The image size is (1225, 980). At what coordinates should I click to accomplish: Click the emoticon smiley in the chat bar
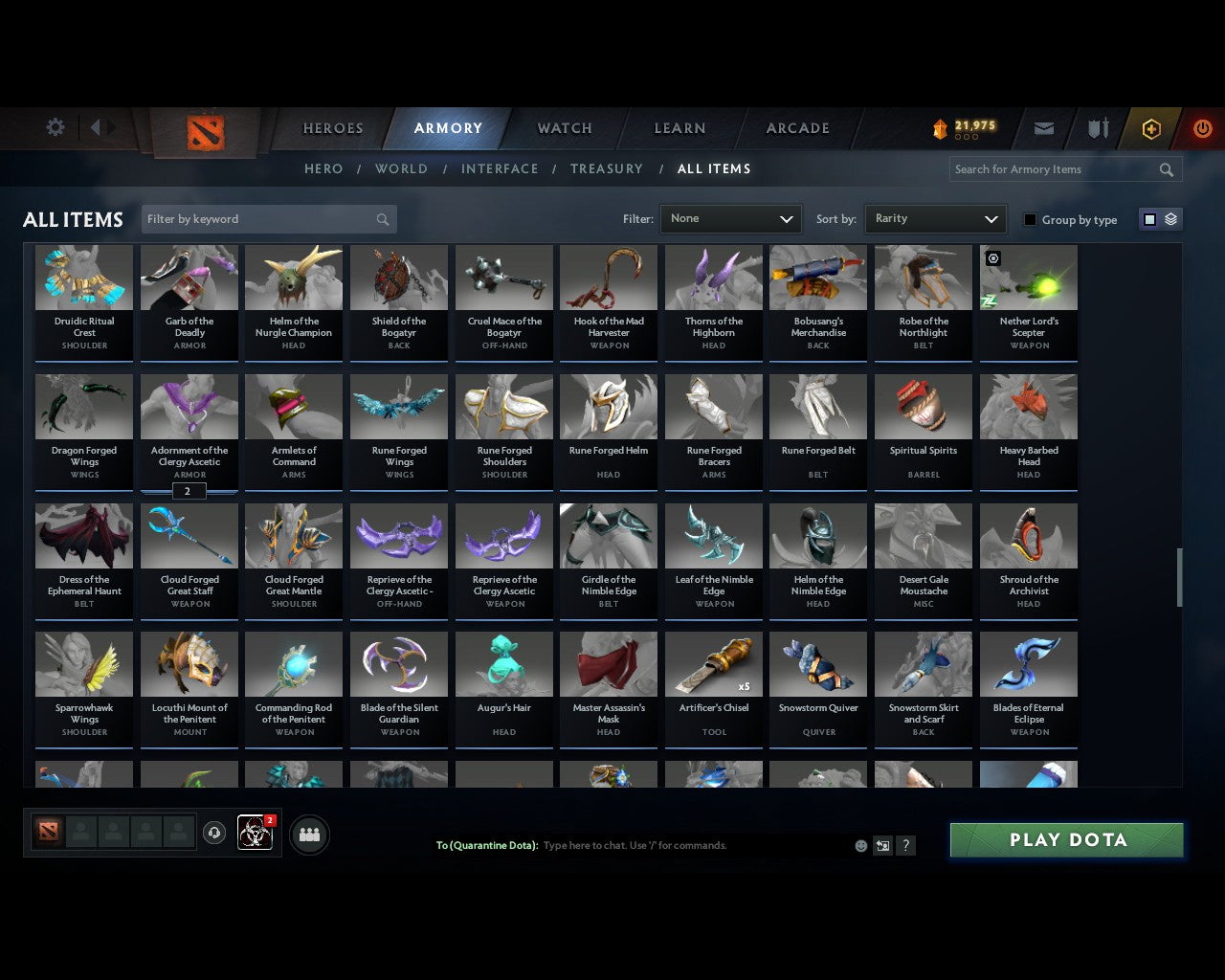point(860,846)
